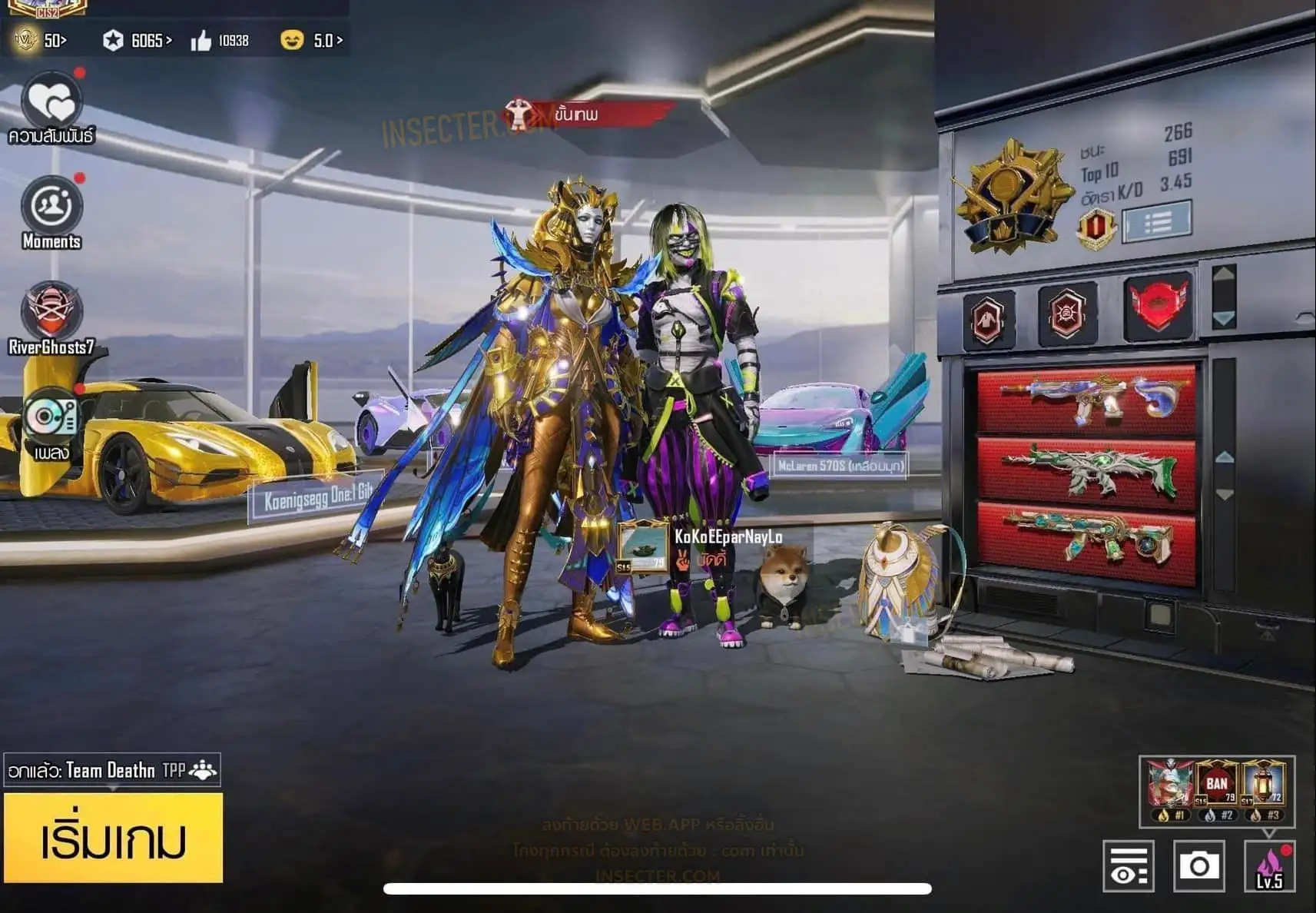
Task: Open the เพลง music player
Action: click(51, 419)
